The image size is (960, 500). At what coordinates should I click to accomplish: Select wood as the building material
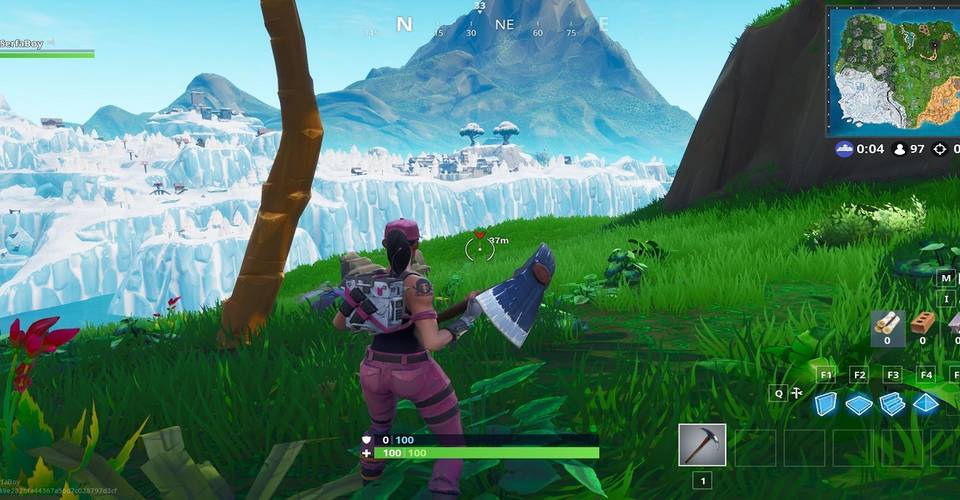coord(886,322)
